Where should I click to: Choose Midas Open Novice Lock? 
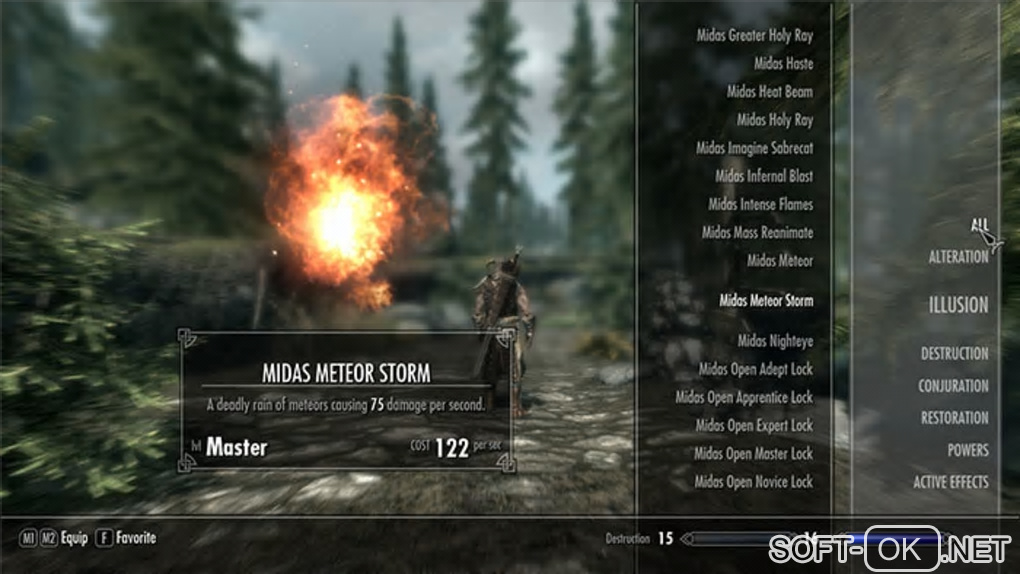[x=755, y=481]
